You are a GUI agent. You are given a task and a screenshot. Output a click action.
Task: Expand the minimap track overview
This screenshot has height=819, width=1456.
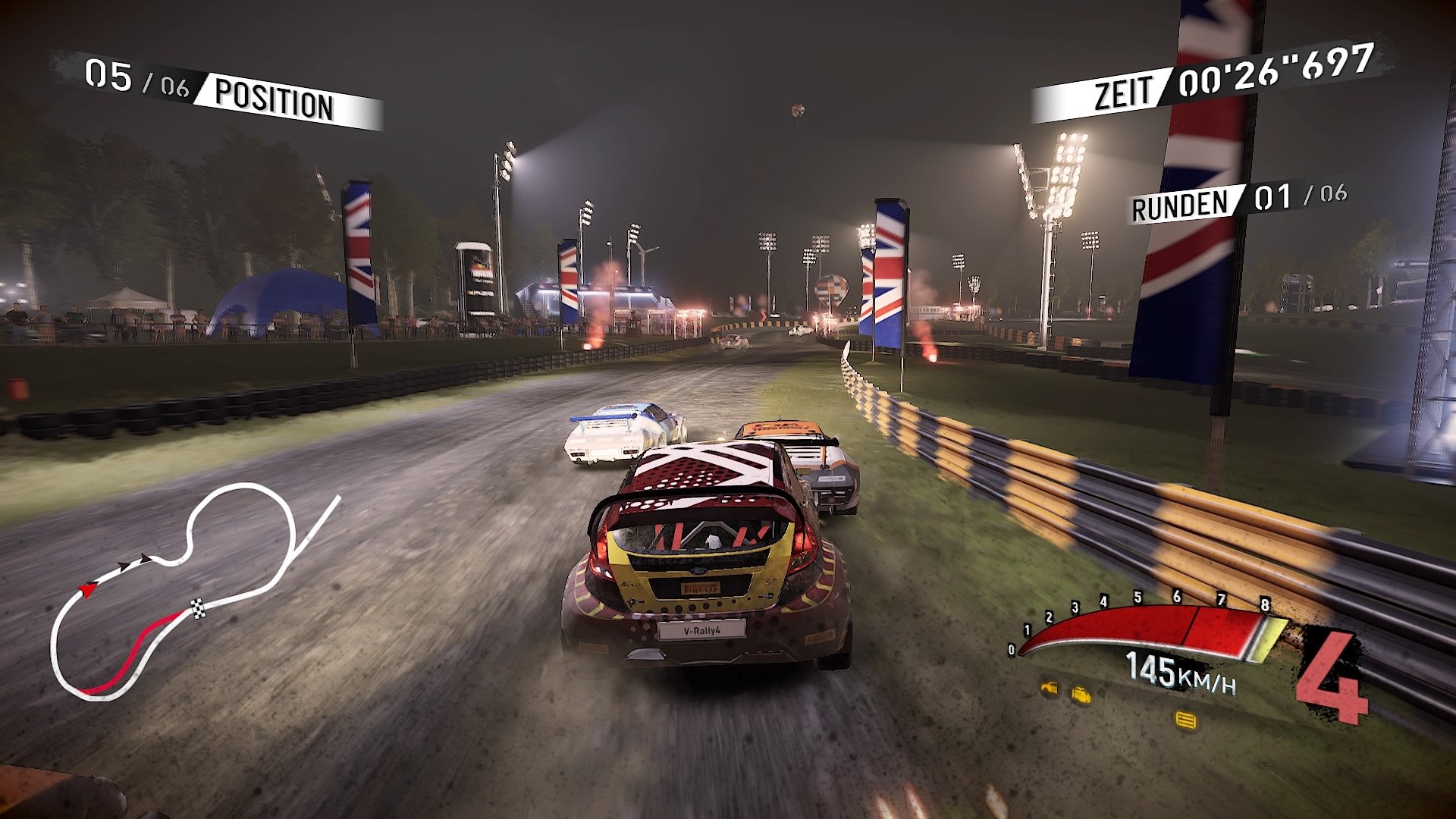tap(193, 591)
